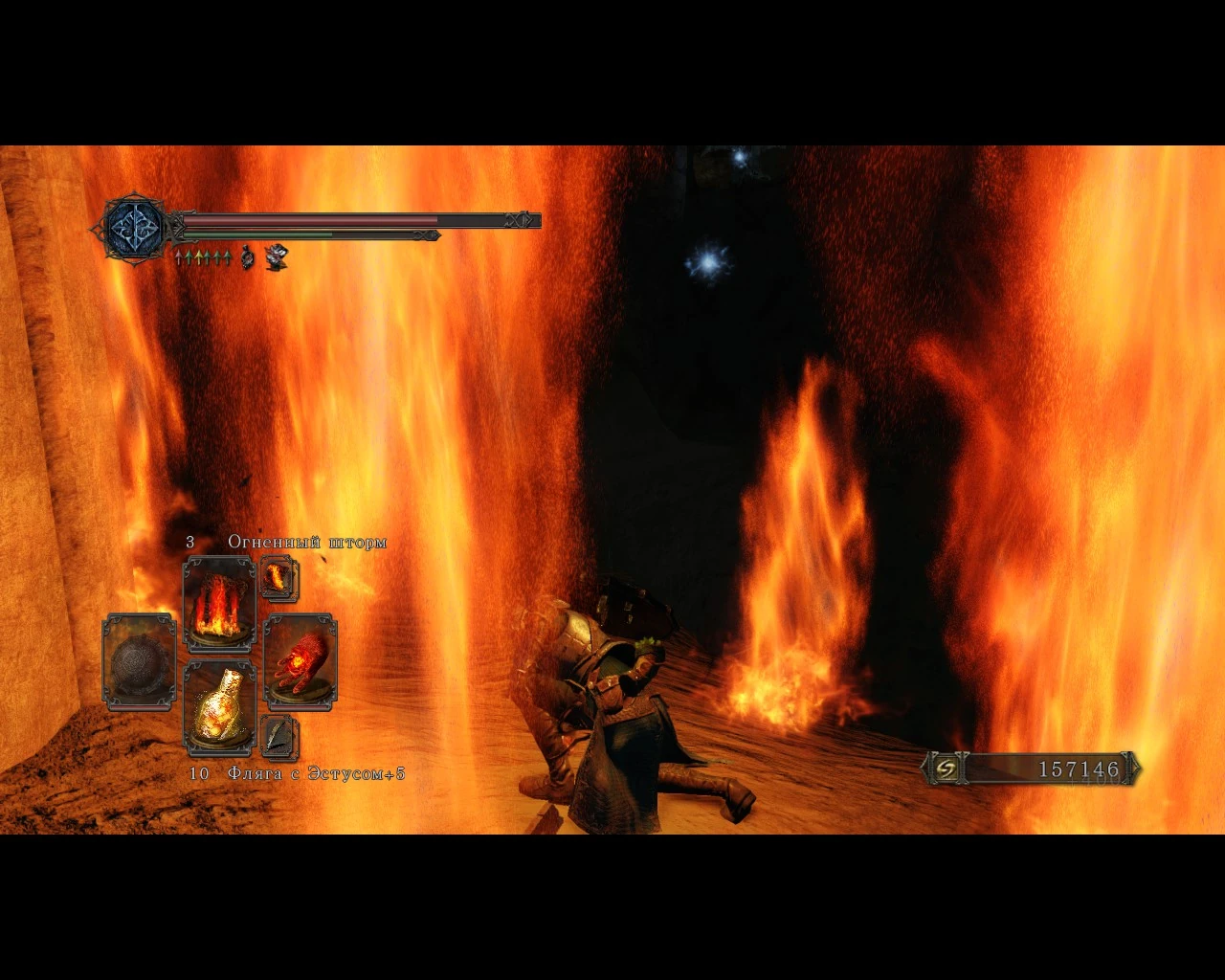Screen dimensions: 1225x980
Task: Select the small dagger secondary weapon icon
Action: (278, 737)
